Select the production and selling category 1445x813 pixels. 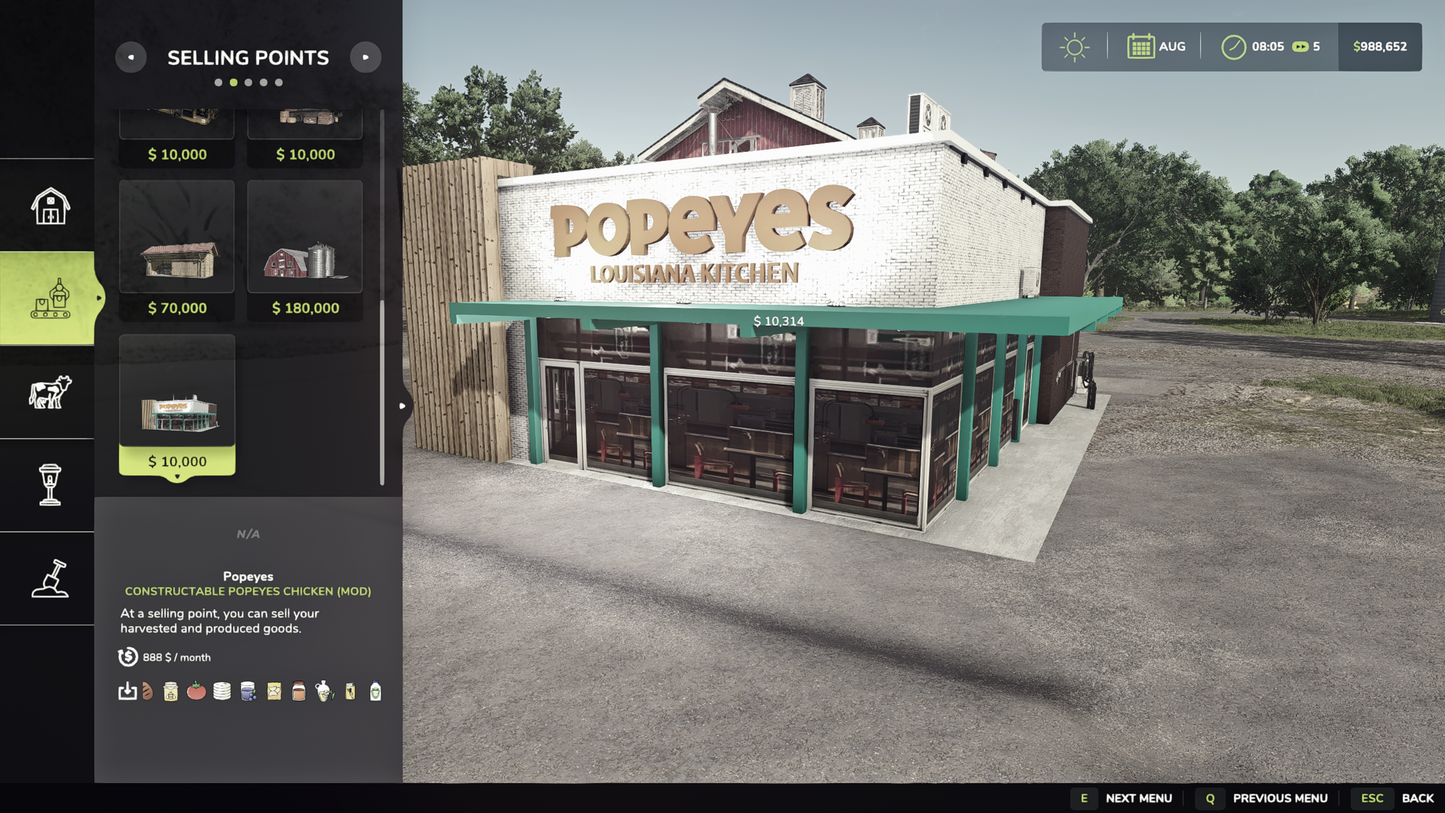[49, 298]
